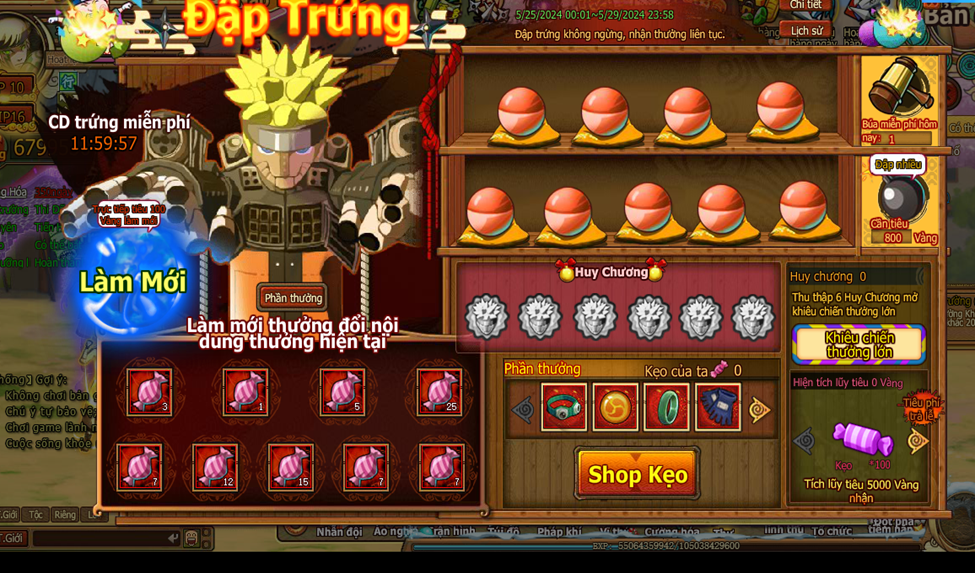Screen dimensions: 975x573
Task: Open the Shop Kẹo candy shop
Action: [637, 474]
